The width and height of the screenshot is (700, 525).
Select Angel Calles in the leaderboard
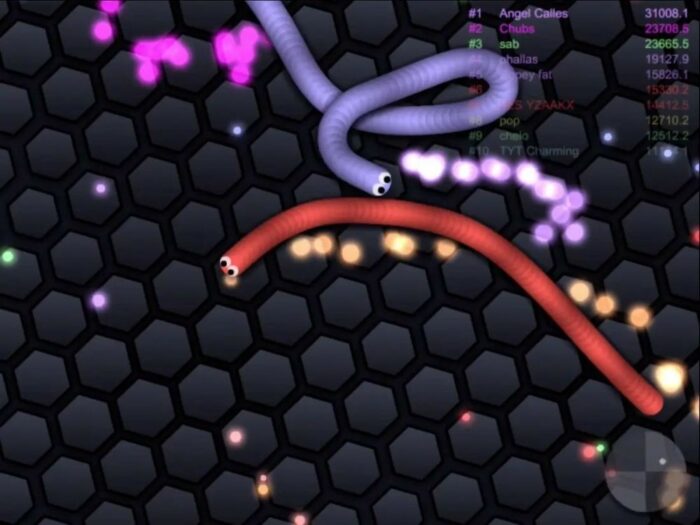pos(533,14)
